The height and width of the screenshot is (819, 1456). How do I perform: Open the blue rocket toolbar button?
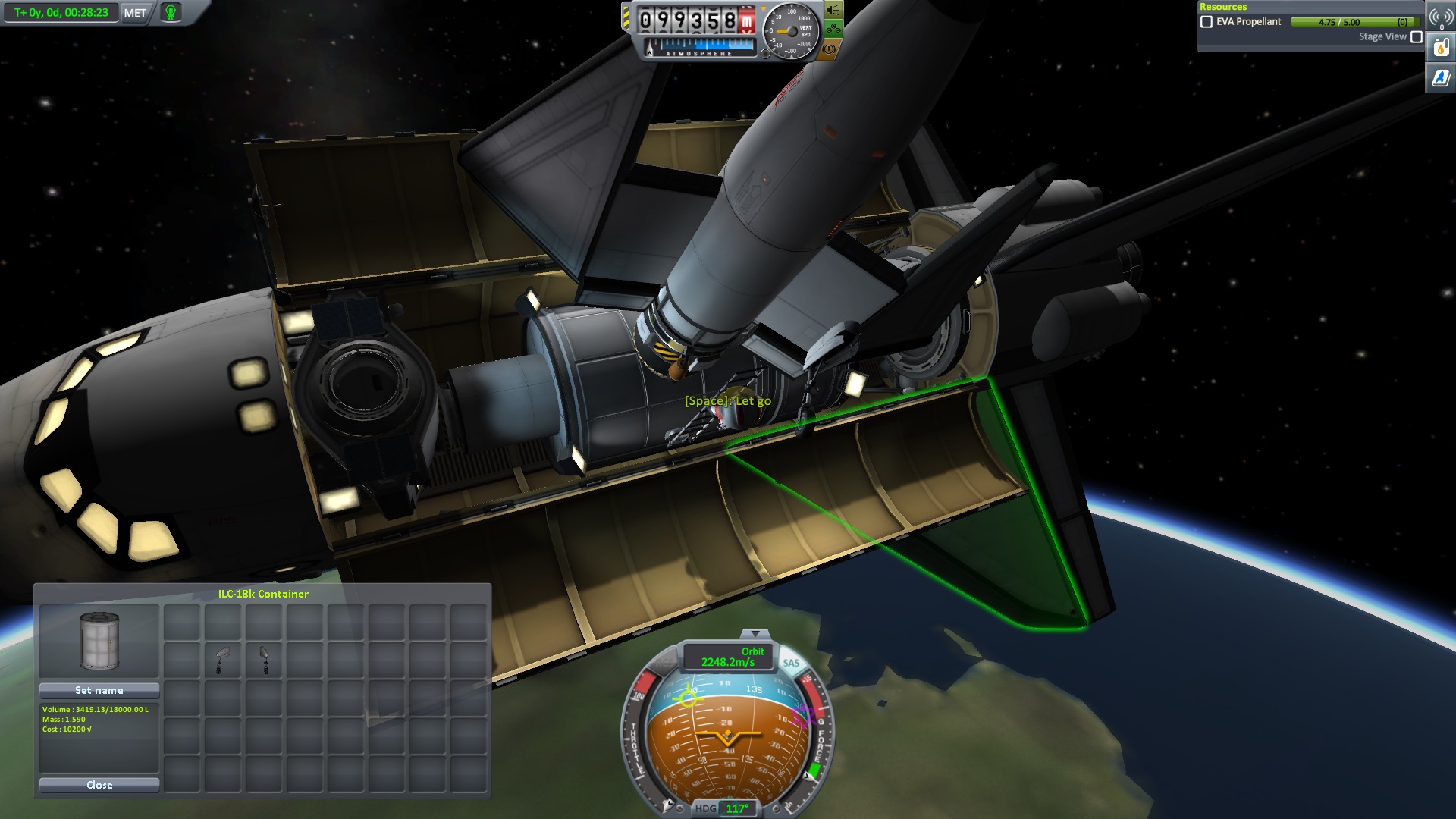point(1441,77)
